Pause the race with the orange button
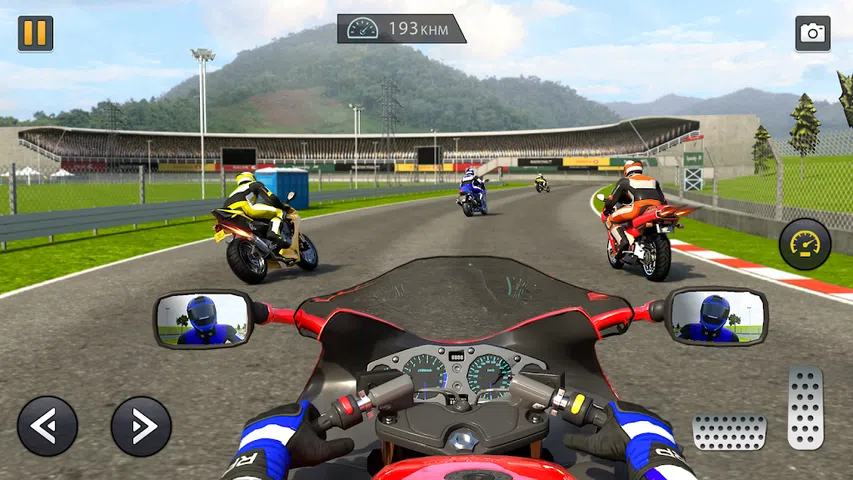The height and width of the screenshot is (480, 853). tap(35, 34)
